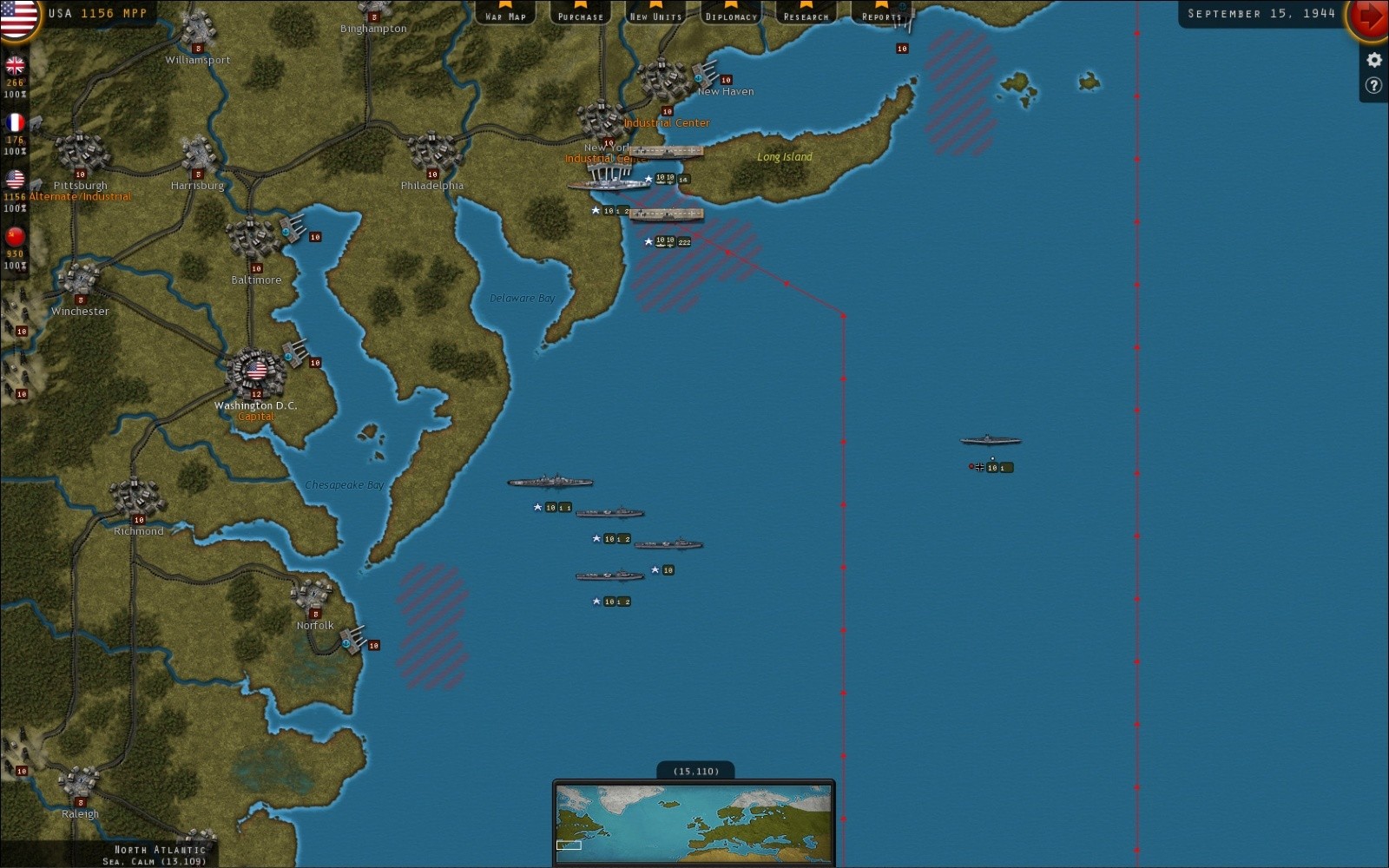This screenshot has width=1389, height=868.
Task: Open the Diplomacy screen
Action: (731, 15)
